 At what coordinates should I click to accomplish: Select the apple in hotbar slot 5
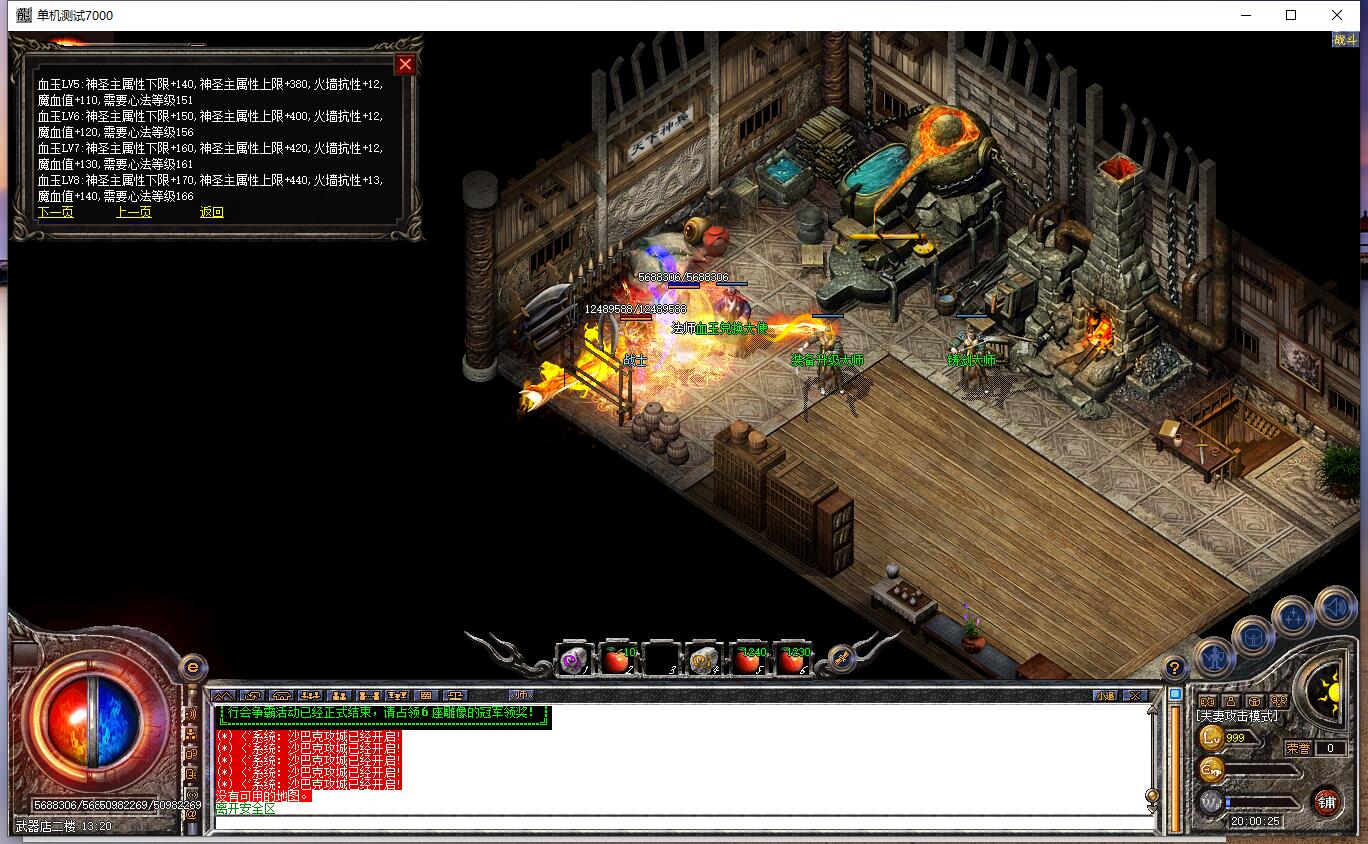747,660
